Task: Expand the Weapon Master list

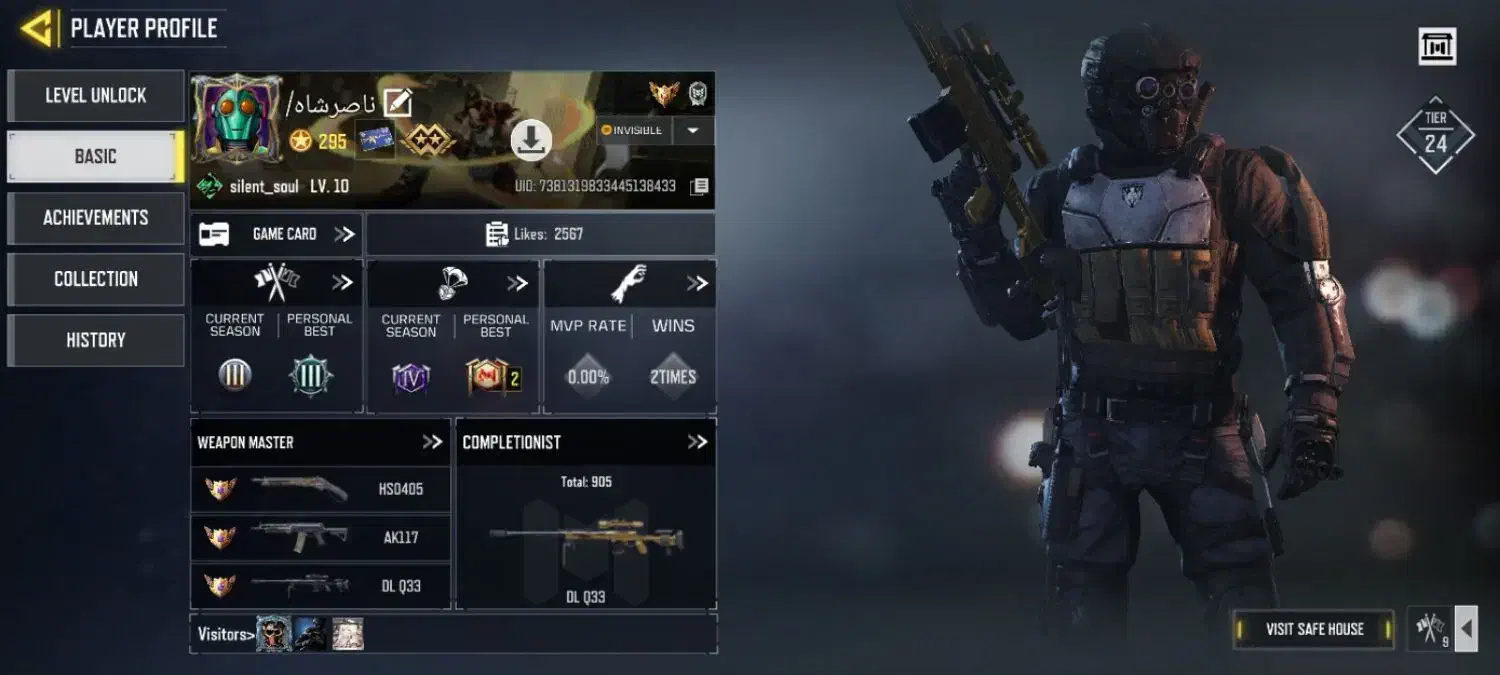Action: coord(432,442)
